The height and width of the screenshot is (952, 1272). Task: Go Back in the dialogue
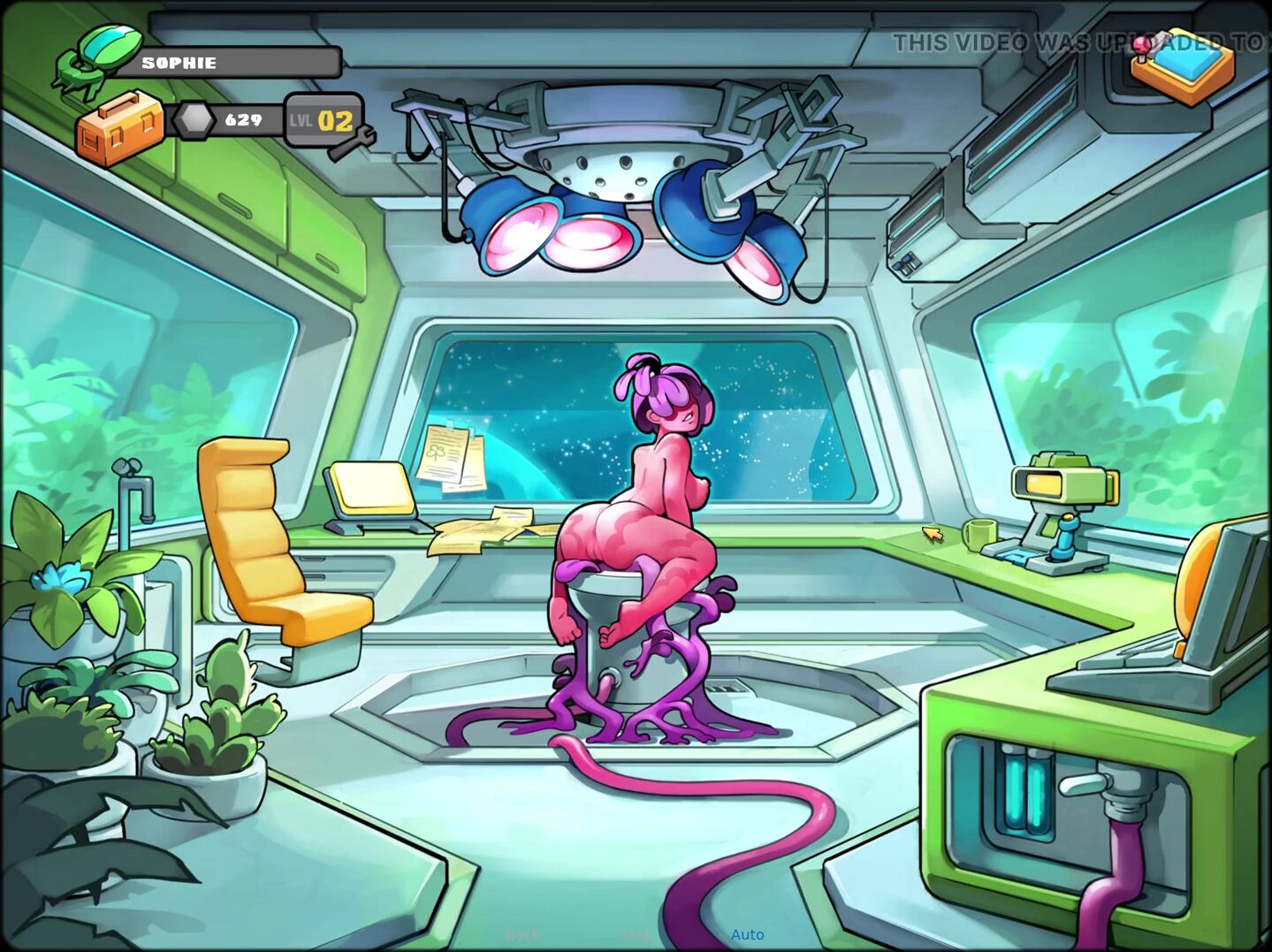[x=522, y=934]
